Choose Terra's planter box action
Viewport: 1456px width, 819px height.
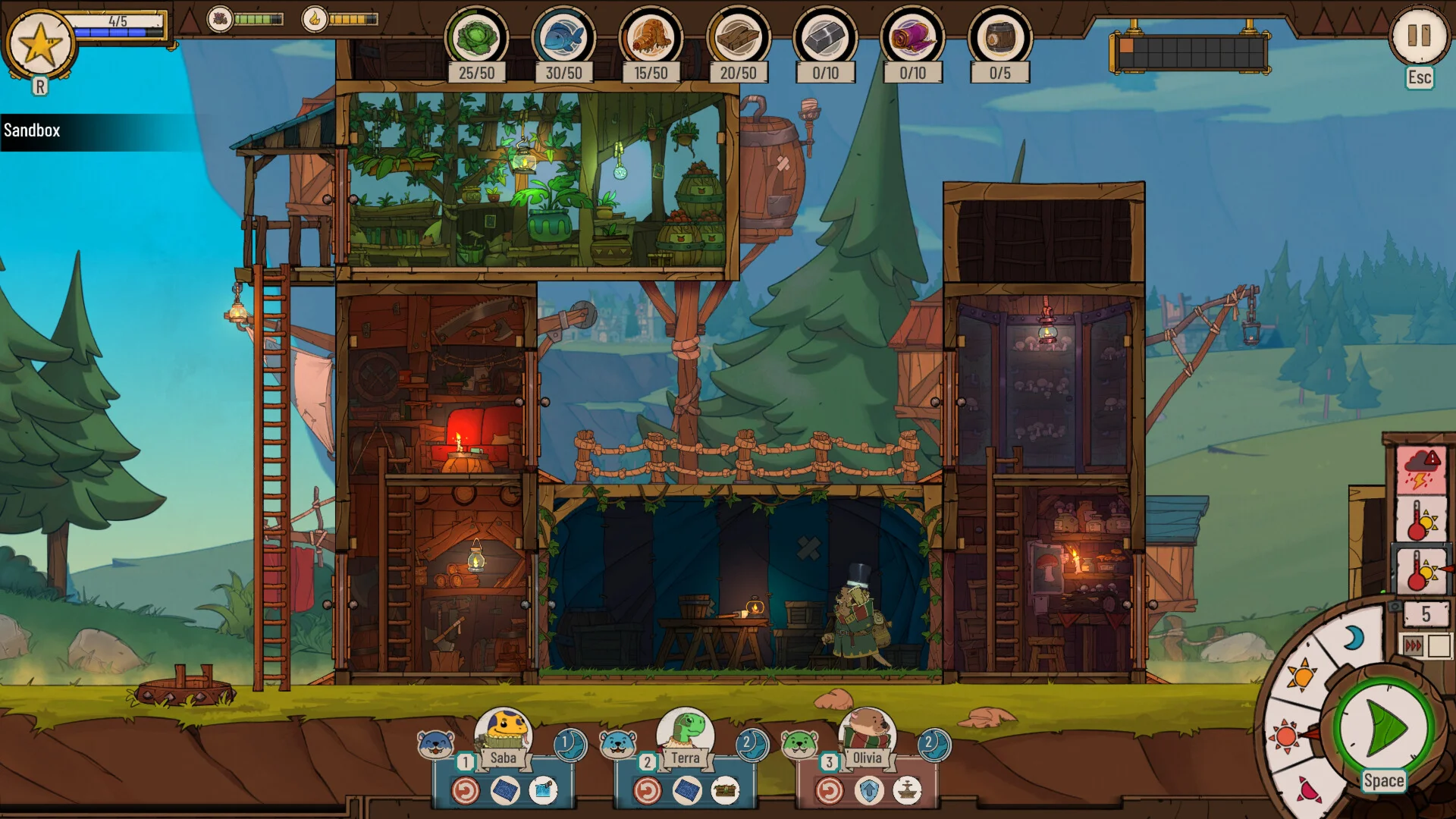tap(726, 791)
